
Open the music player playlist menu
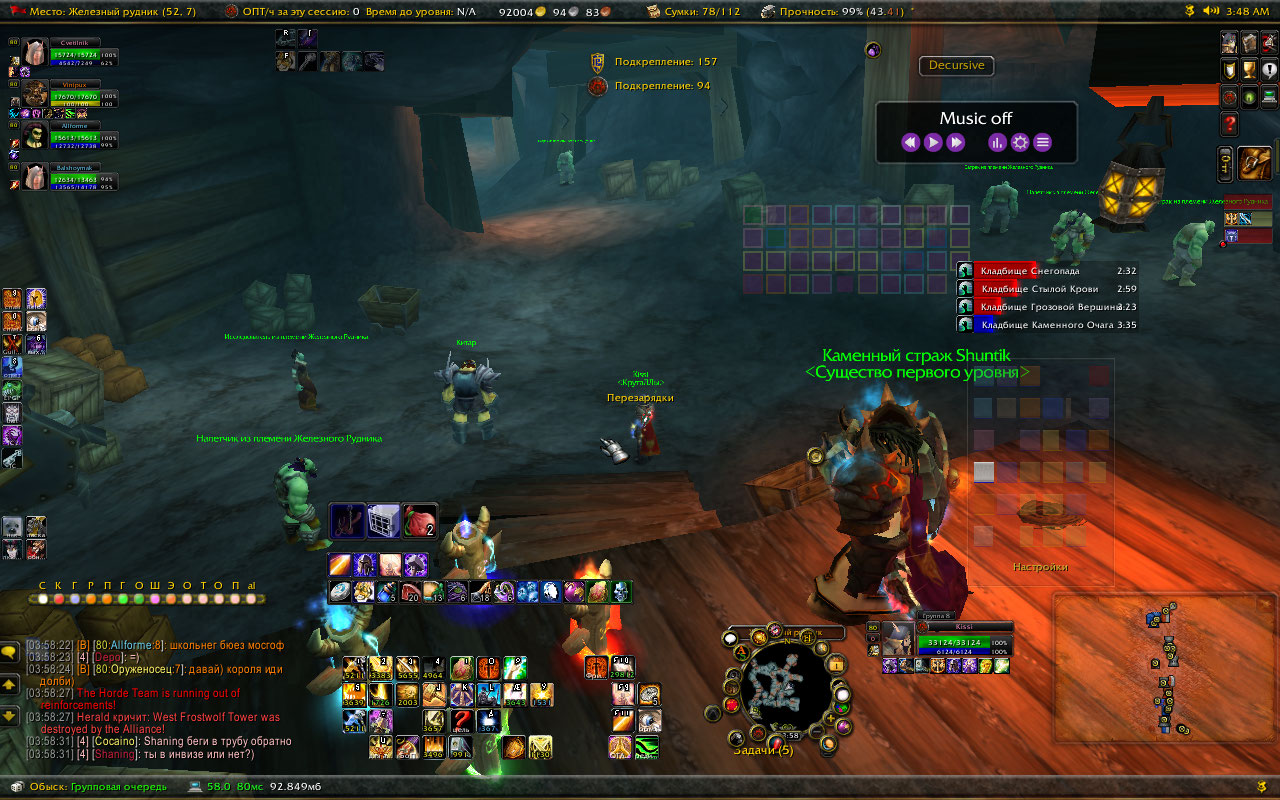(1042, 142)
